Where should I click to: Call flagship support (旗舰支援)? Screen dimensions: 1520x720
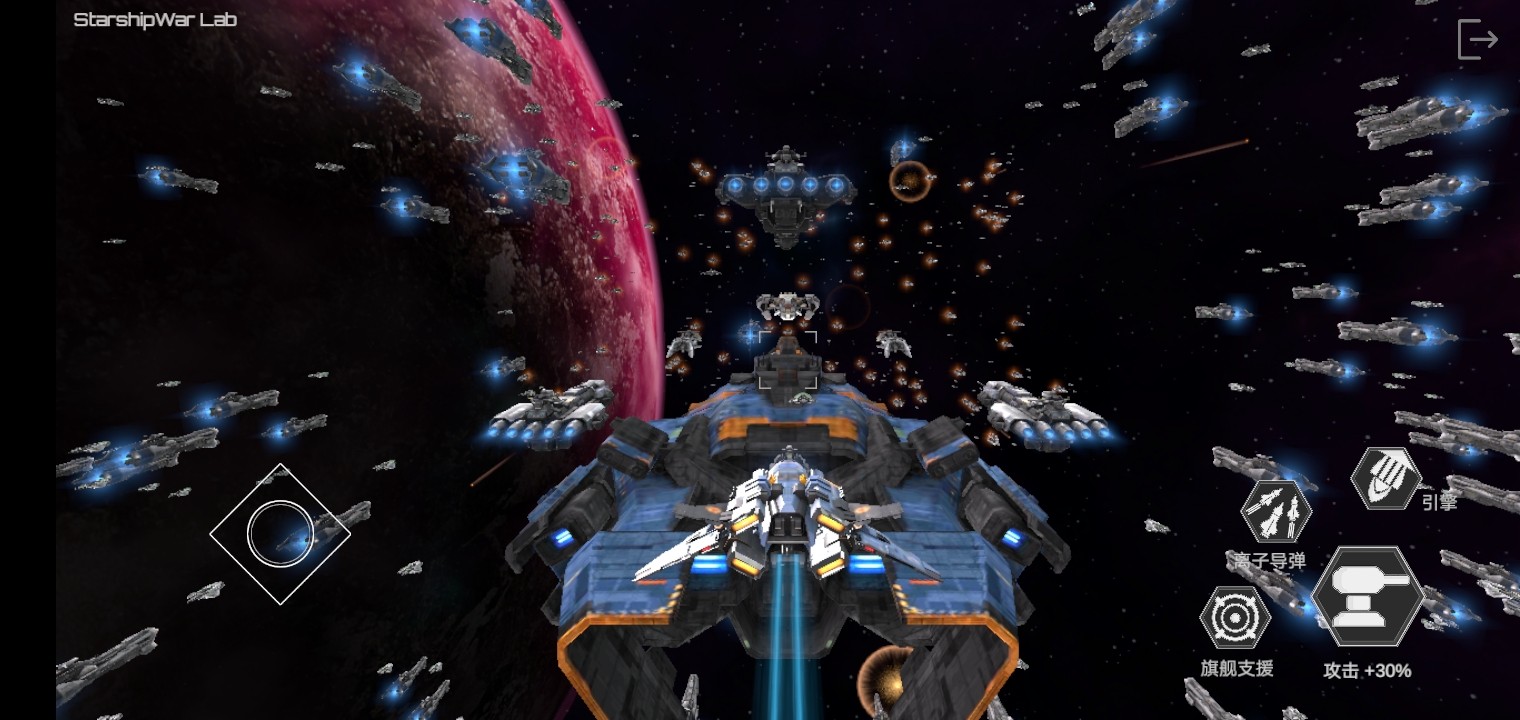tap(1236, 618)
